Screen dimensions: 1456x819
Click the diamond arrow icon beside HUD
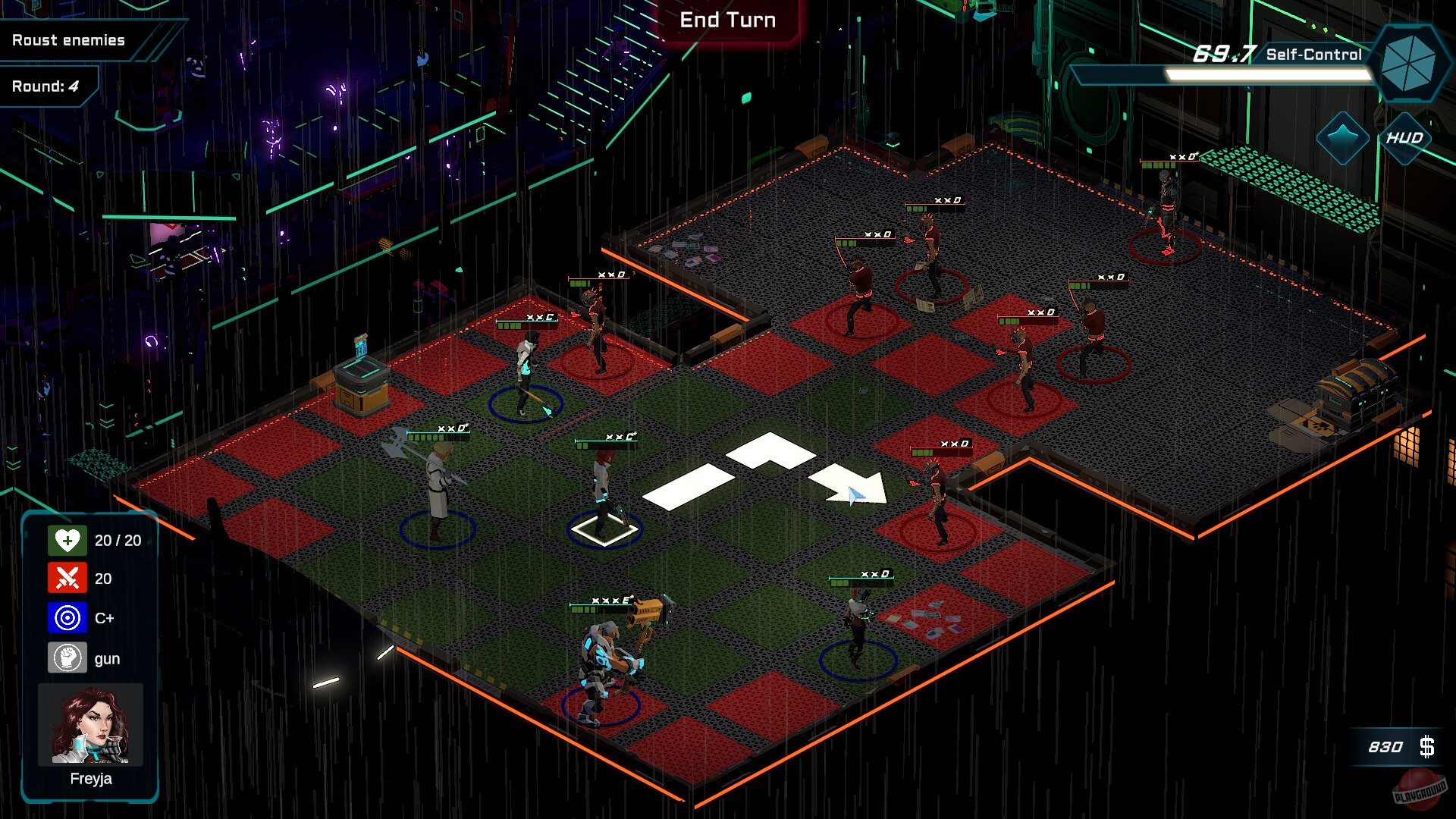click(x=1342, y=136)
